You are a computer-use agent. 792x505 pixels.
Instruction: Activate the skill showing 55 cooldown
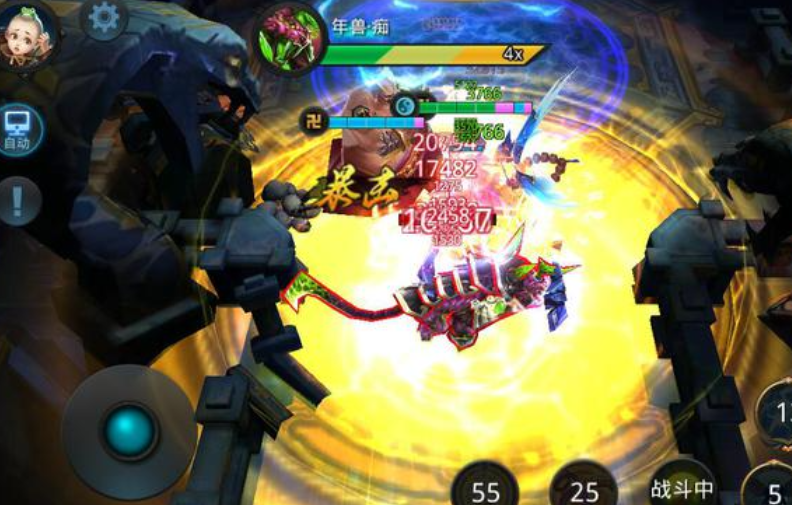coord(485,487)
